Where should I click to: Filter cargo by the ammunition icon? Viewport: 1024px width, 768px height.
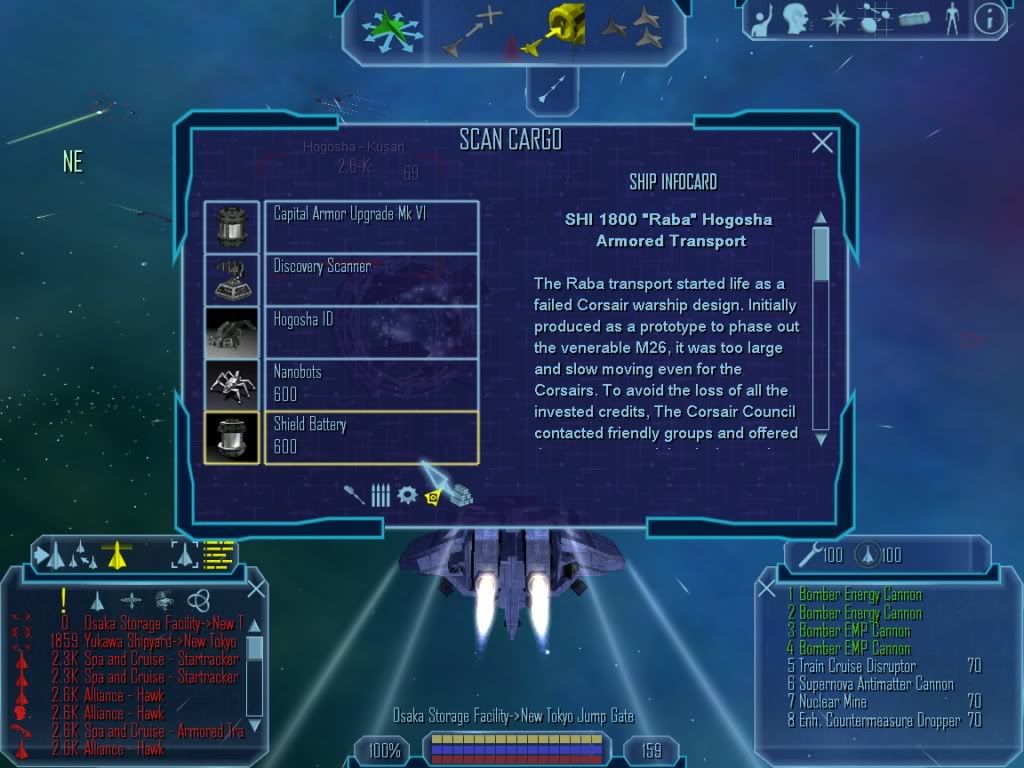[x=380, y=495]
